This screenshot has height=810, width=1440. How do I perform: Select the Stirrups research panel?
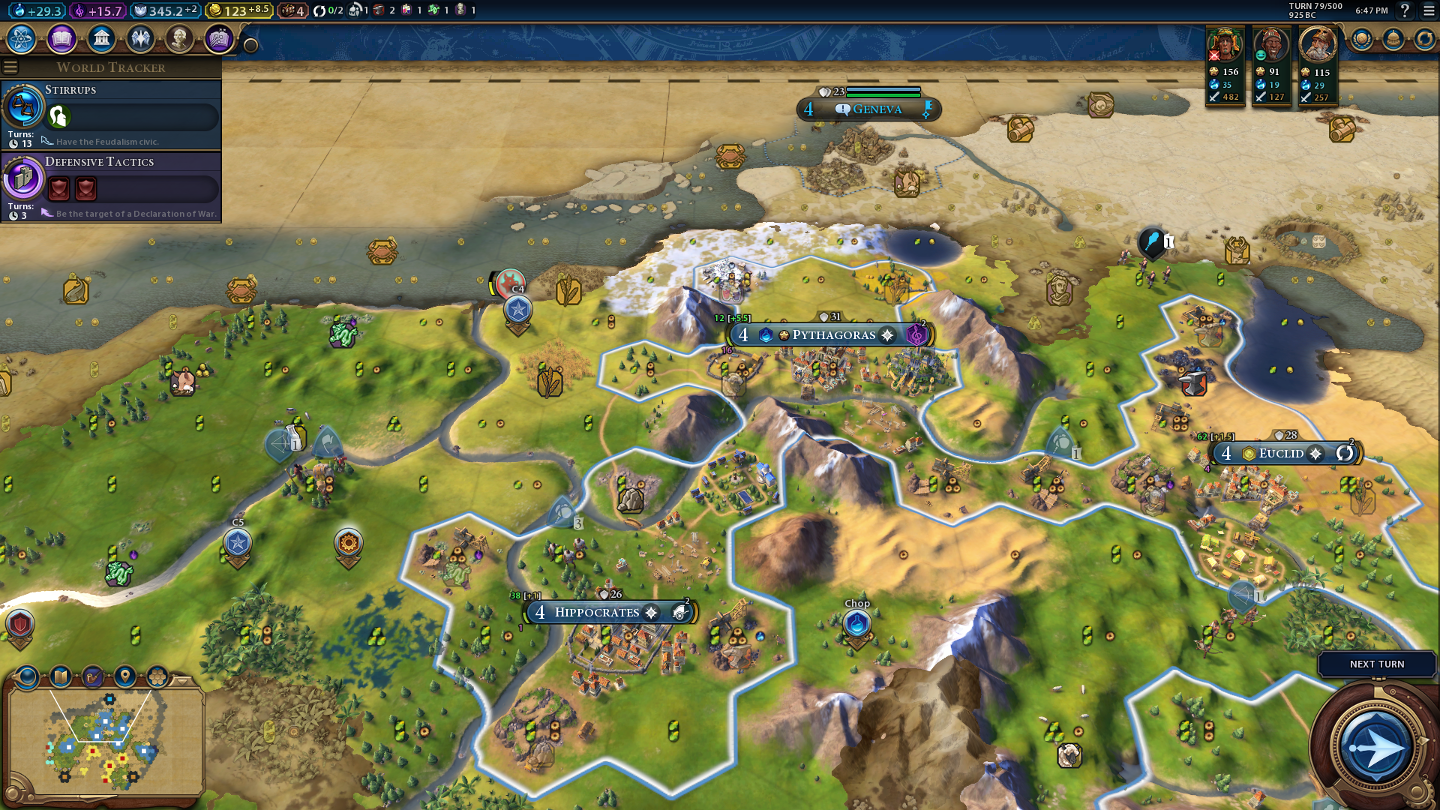(x=110, y=115)
